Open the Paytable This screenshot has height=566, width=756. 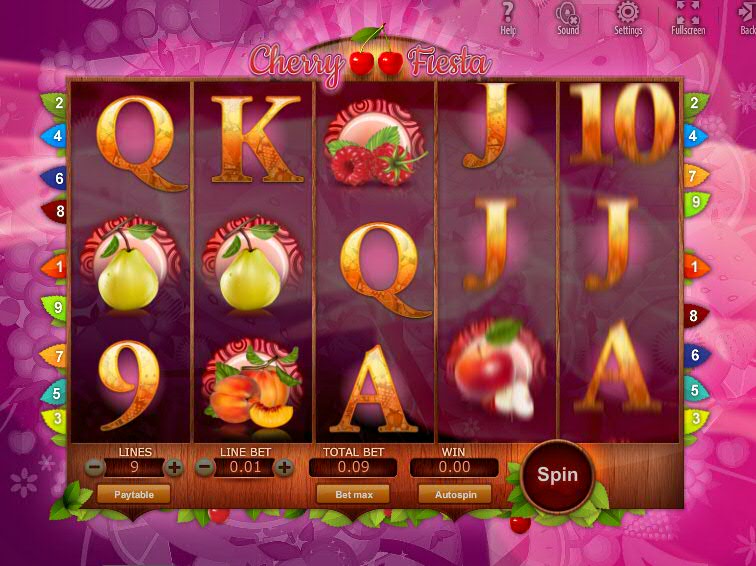pyautogui.click(x=133, y=494)
